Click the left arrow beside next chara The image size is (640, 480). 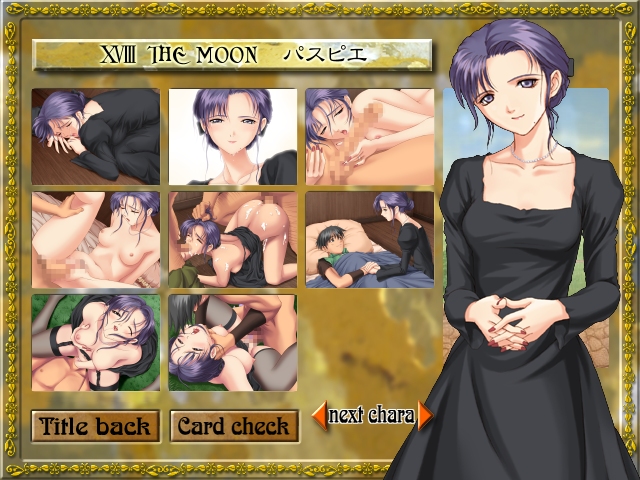(x=319, y=415)
